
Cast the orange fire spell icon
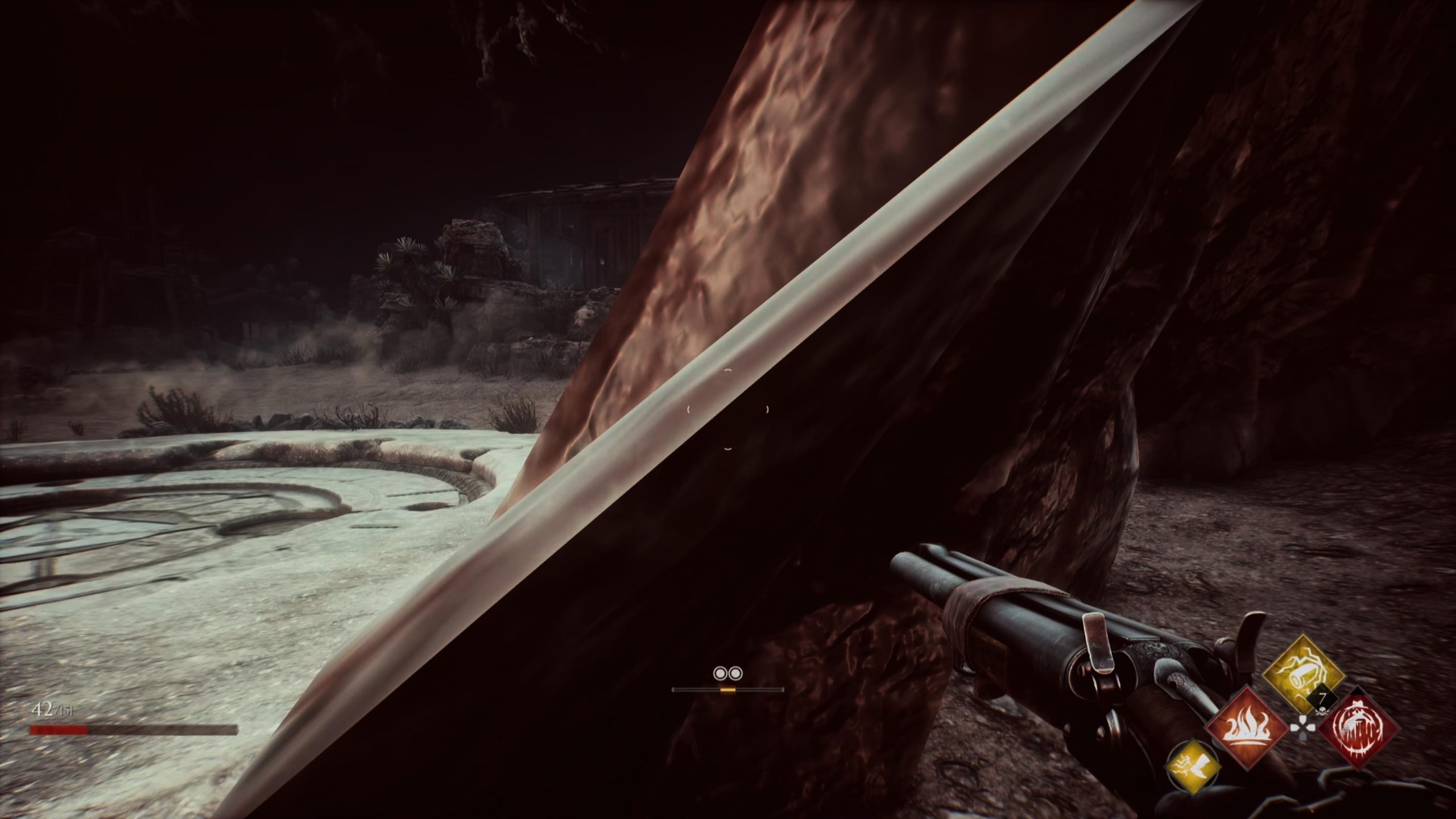1247,729
